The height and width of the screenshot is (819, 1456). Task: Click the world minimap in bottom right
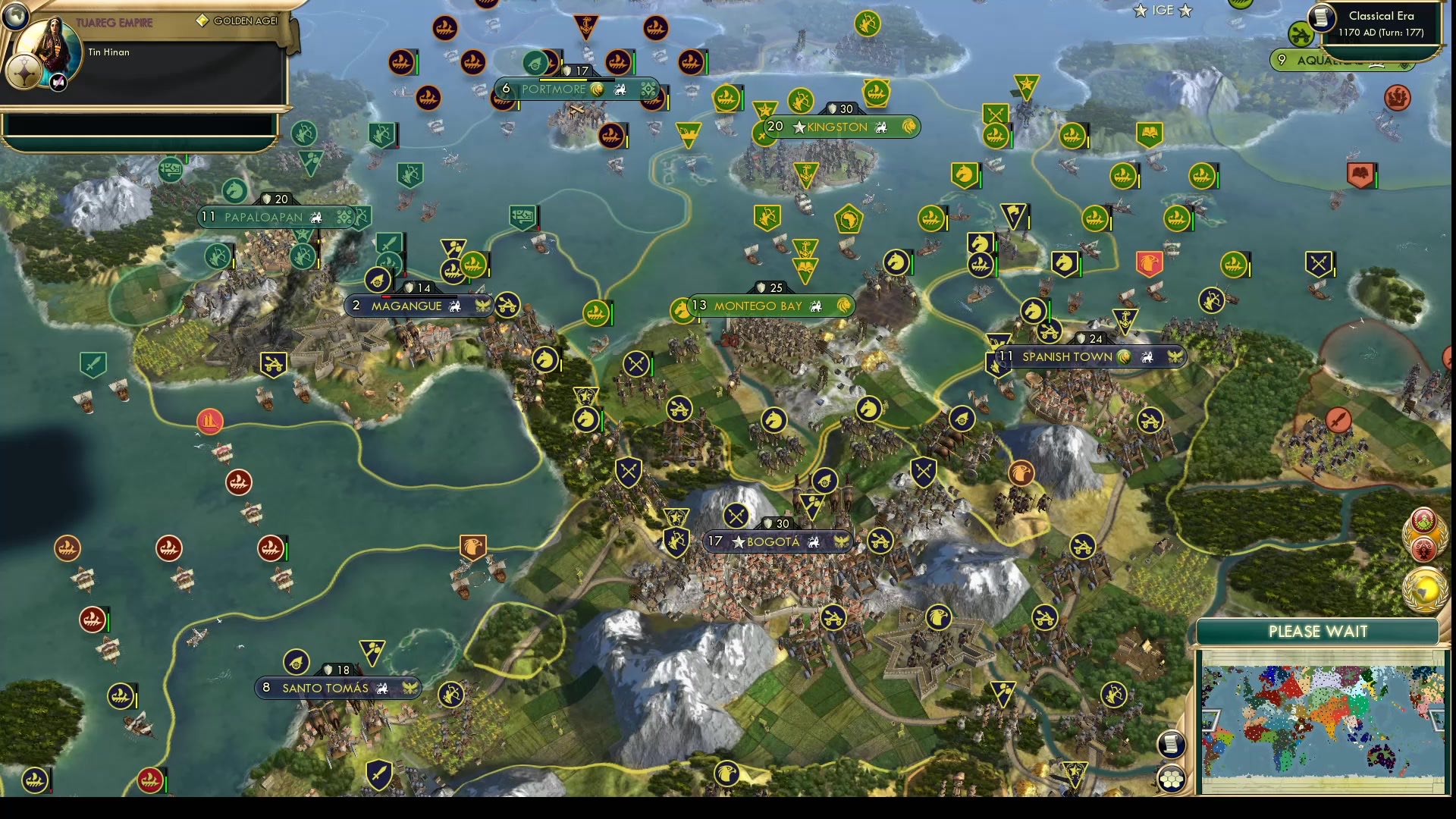[x=1321, y=717]
